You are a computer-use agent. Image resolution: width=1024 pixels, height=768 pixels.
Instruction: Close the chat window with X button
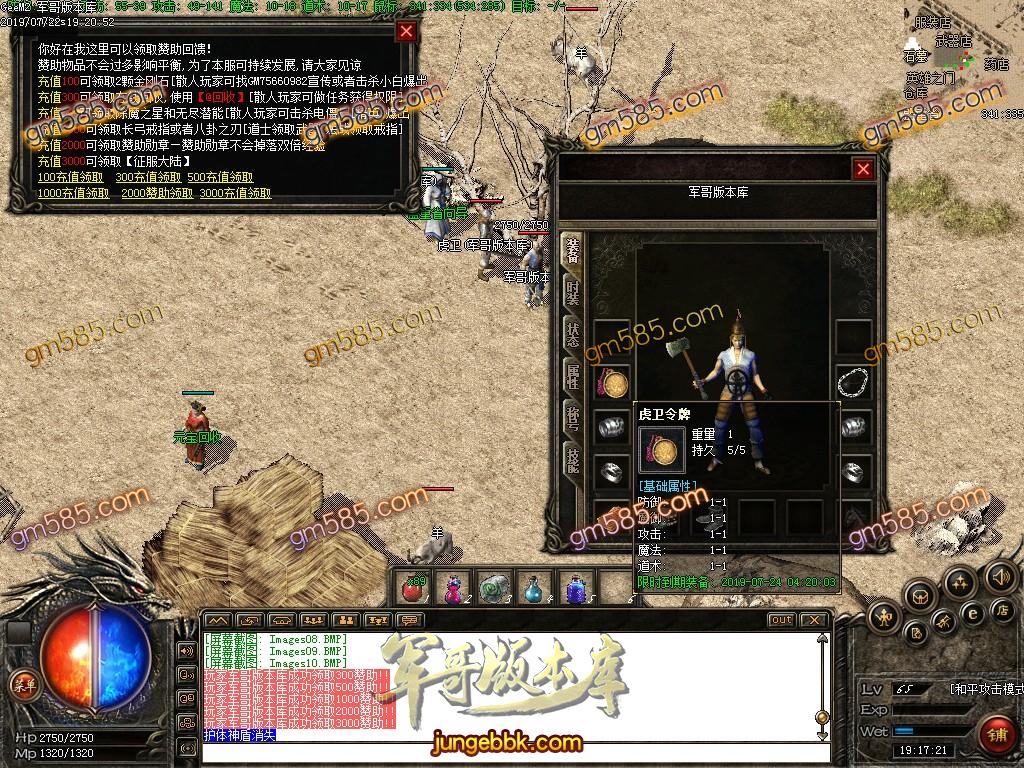pyautogui.click(x=816, y=620)
